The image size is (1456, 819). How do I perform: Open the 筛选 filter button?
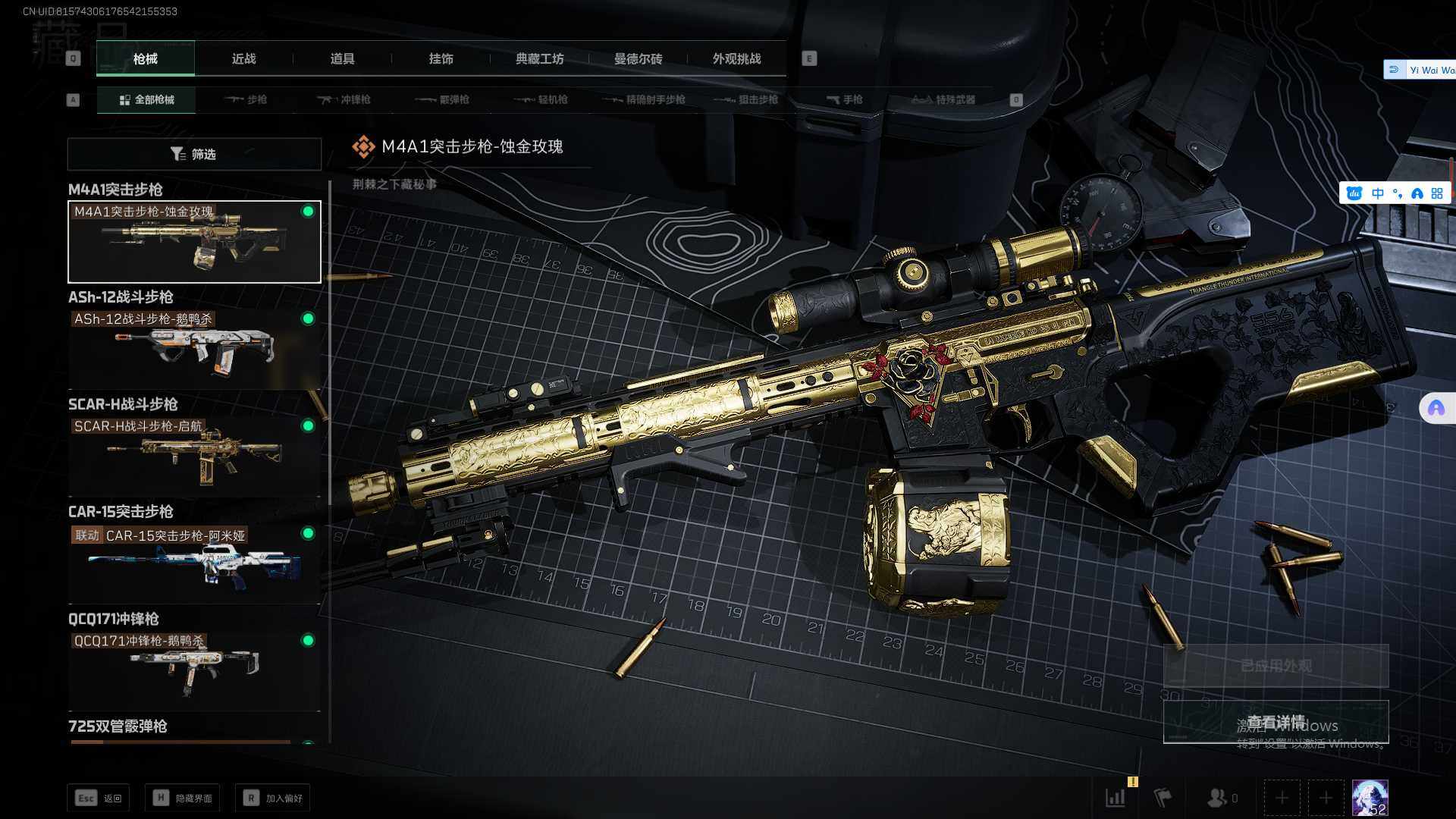(x=194, y=154)
